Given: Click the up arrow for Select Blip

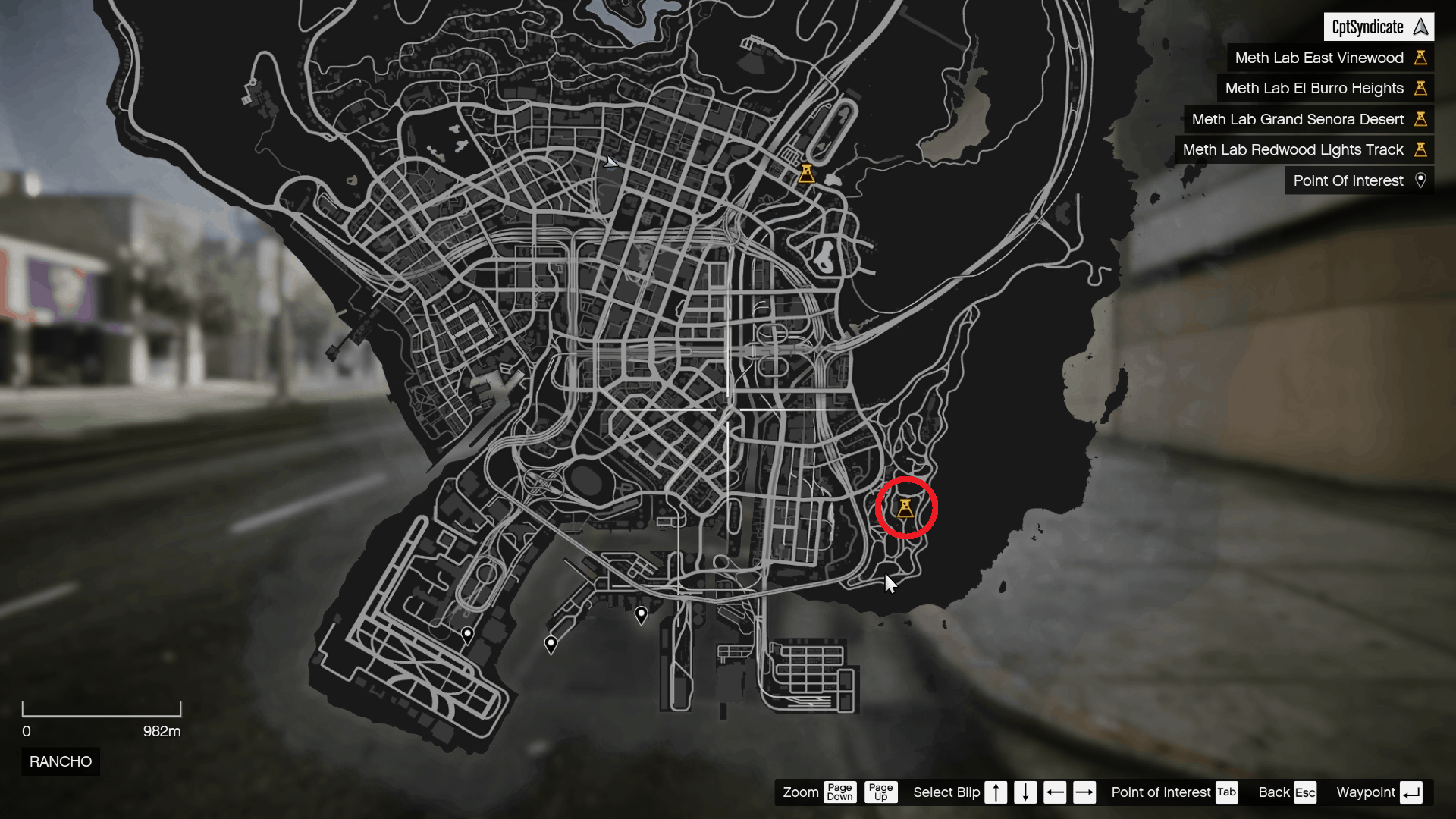Looking at the screenshot, I should pos(996,792).
